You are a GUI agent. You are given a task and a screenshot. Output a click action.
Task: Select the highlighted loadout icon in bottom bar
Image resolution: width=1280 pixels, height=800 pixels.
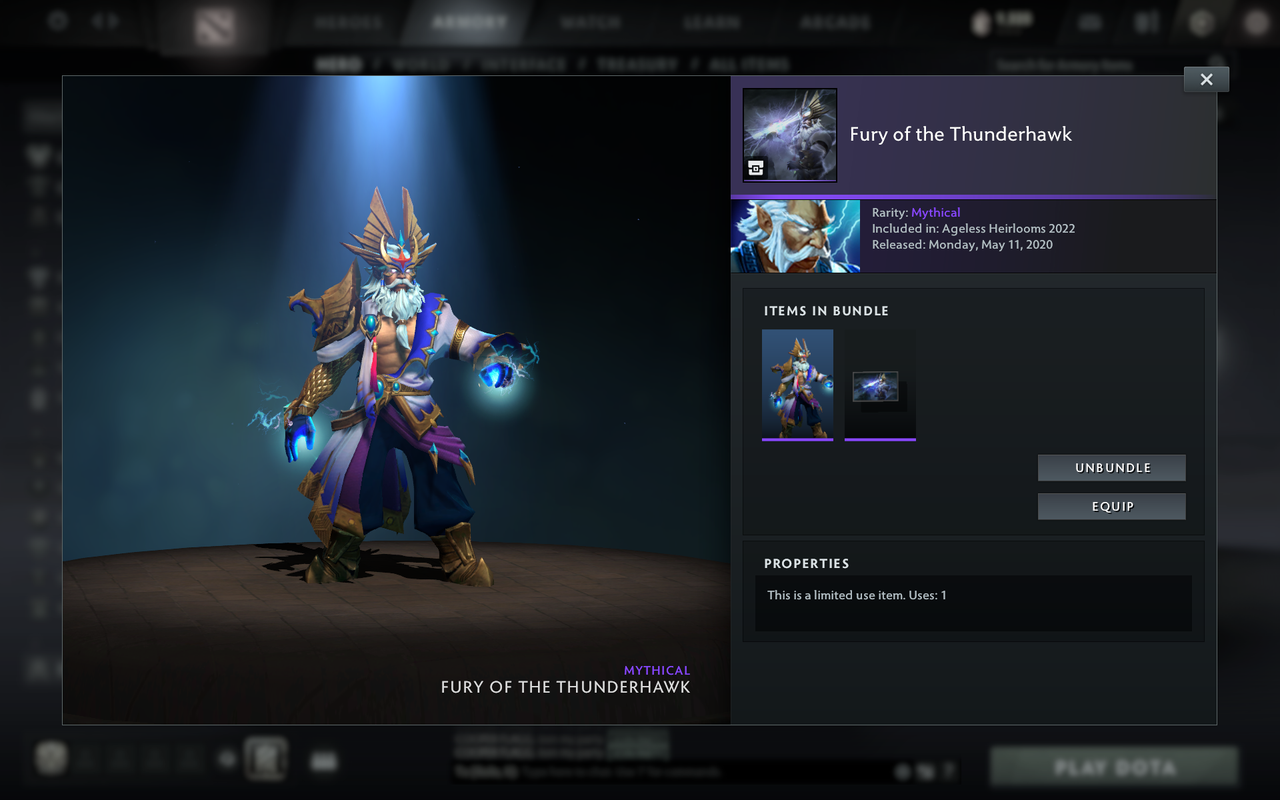click(x=264, y=758)
